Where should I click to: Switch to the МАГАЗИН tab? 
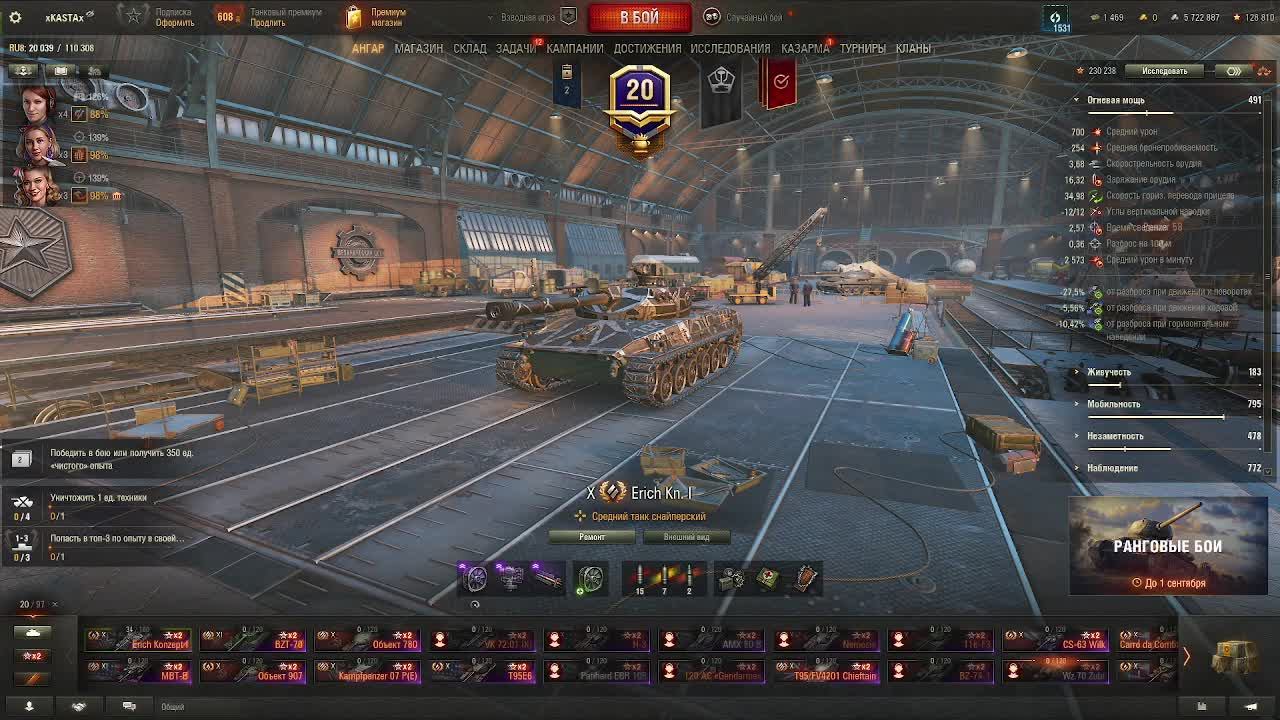pos(418,48)
